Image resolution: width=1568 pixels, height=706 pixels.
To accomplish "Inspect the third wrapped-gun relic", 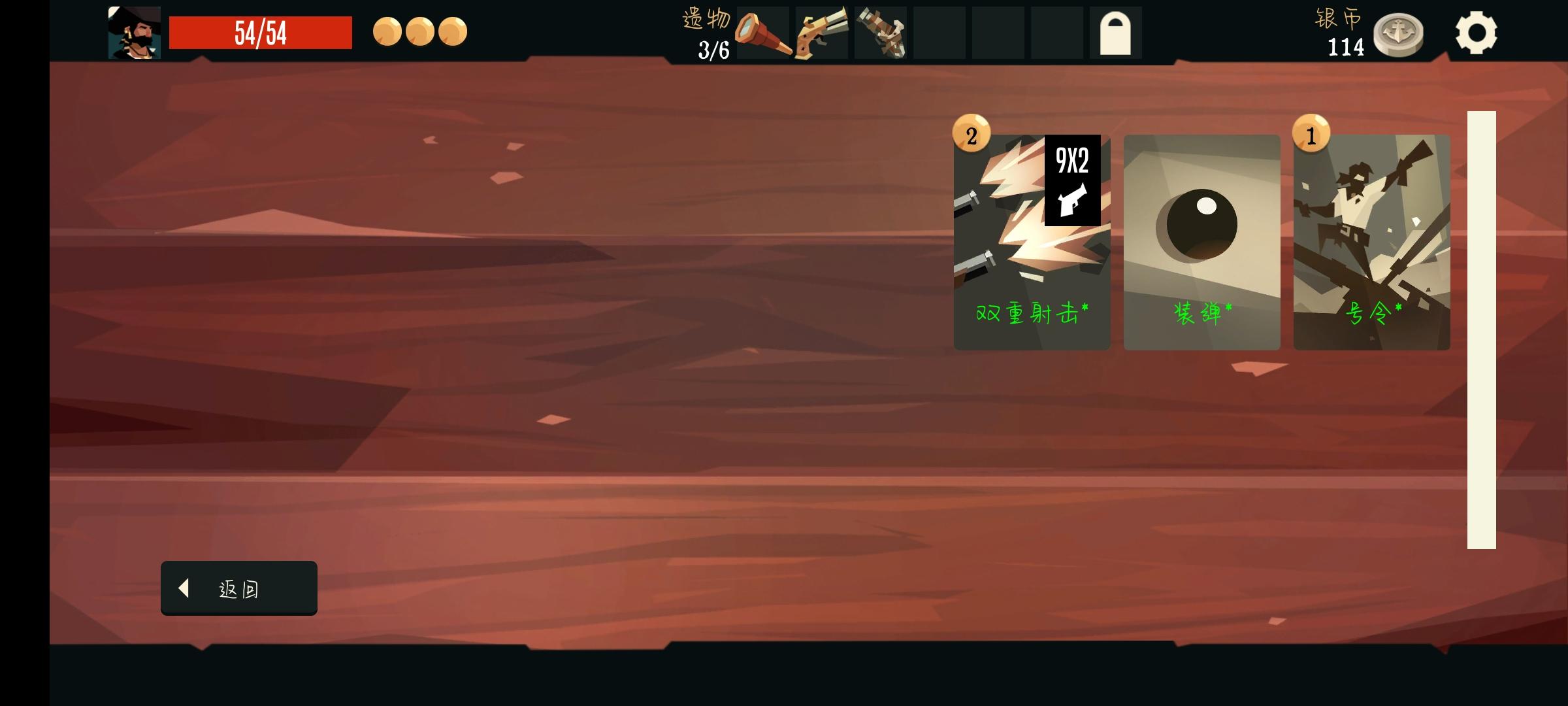I will coord(881,33).
